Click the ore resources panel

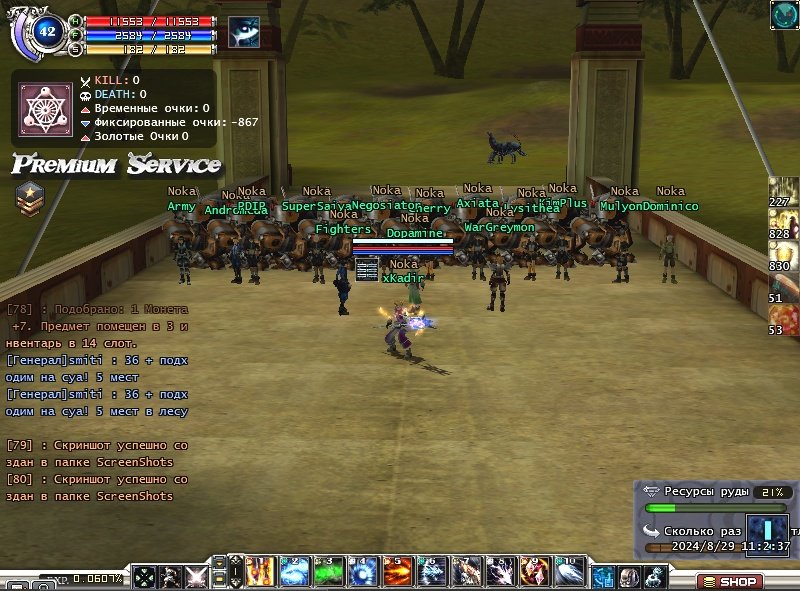click(x=714, y=493)
